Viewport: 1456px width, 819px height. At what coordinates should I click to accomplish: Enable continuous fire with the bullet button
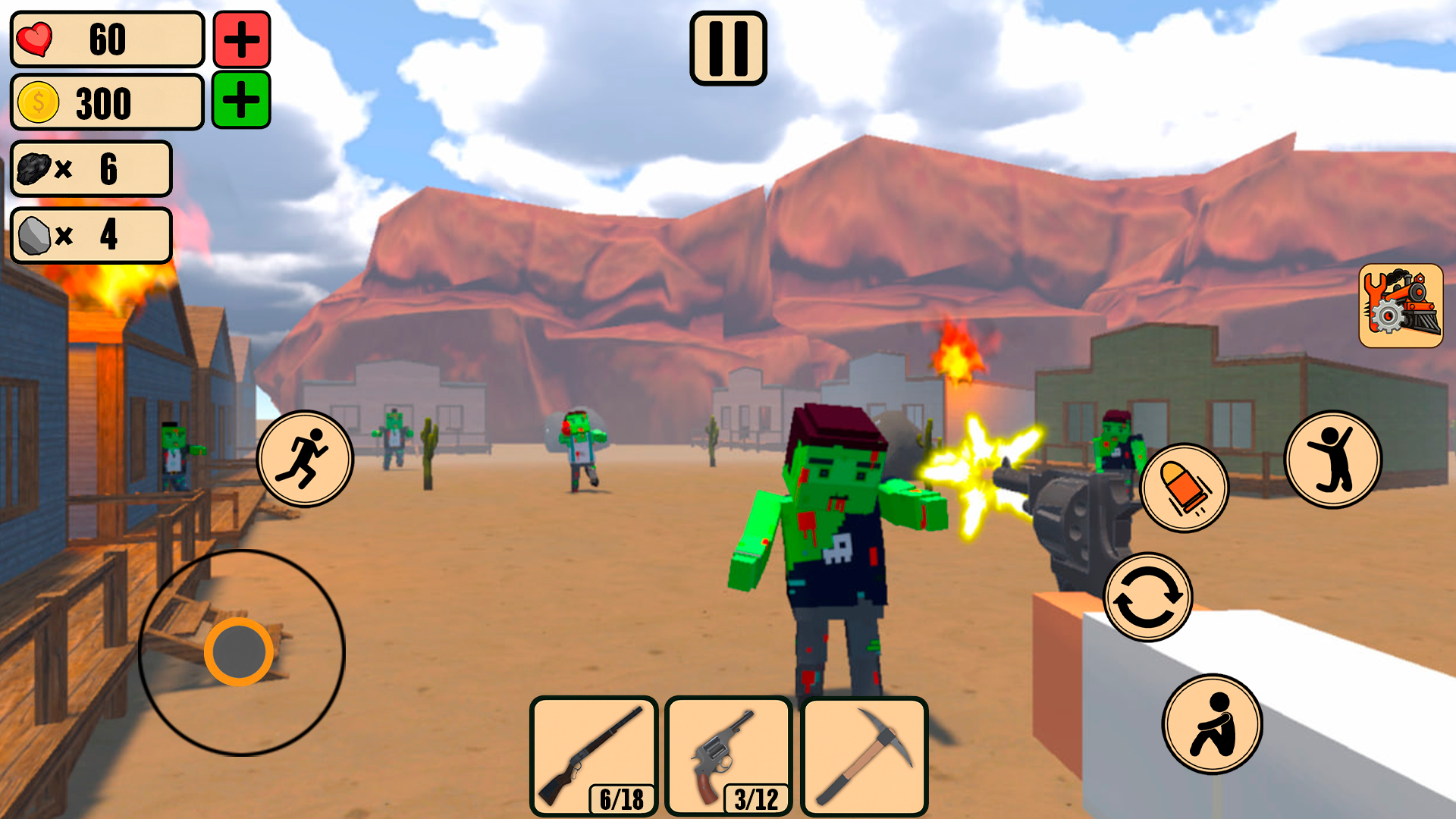(1183, 486)
